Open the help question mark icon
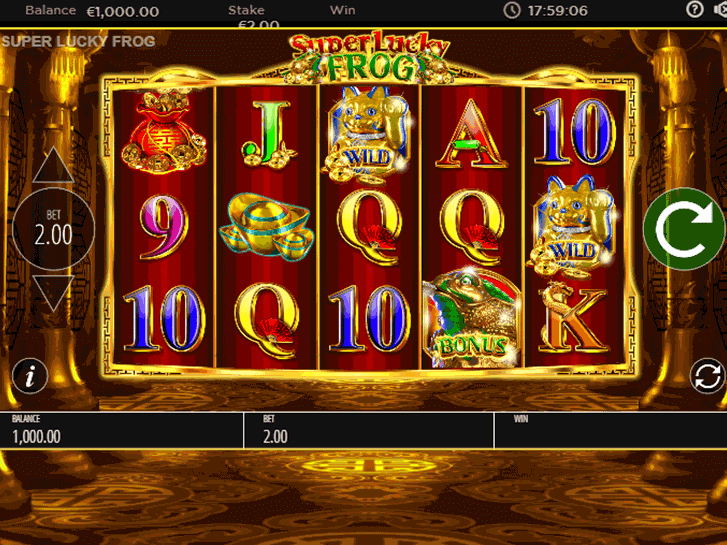 695,10
